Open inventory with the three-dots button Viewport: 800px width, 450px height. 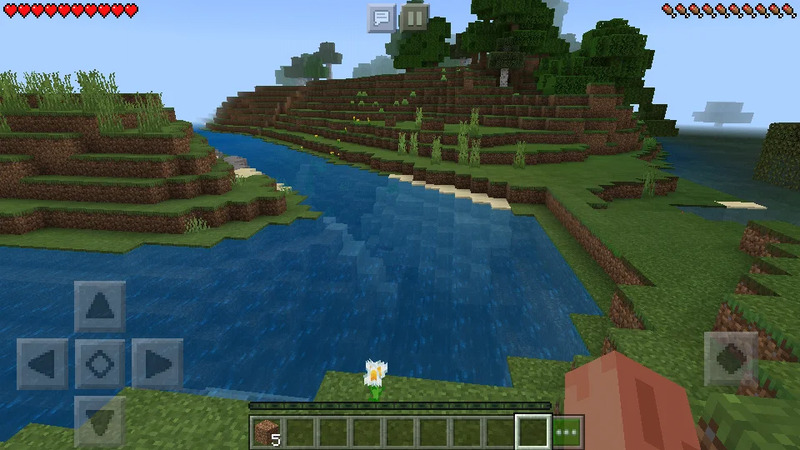click(568, 432)
